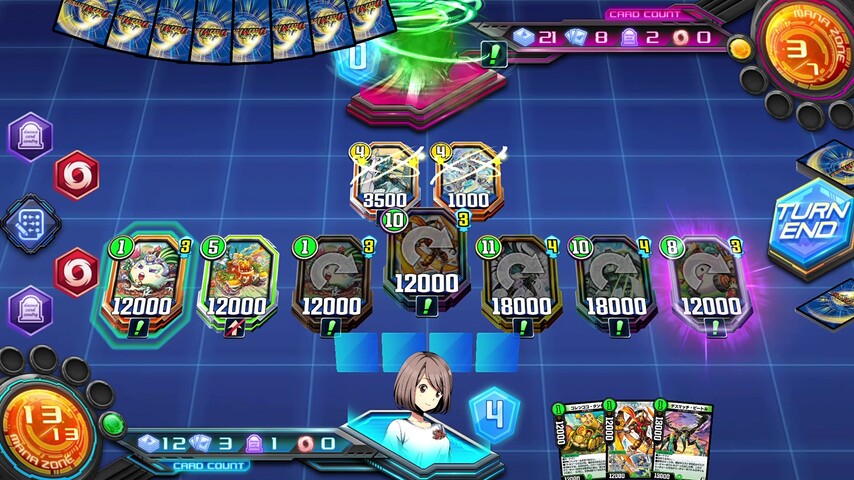The image size is (854, 480).
Task: Target the opponent's 3500 power creature
Action: (387, 179)
